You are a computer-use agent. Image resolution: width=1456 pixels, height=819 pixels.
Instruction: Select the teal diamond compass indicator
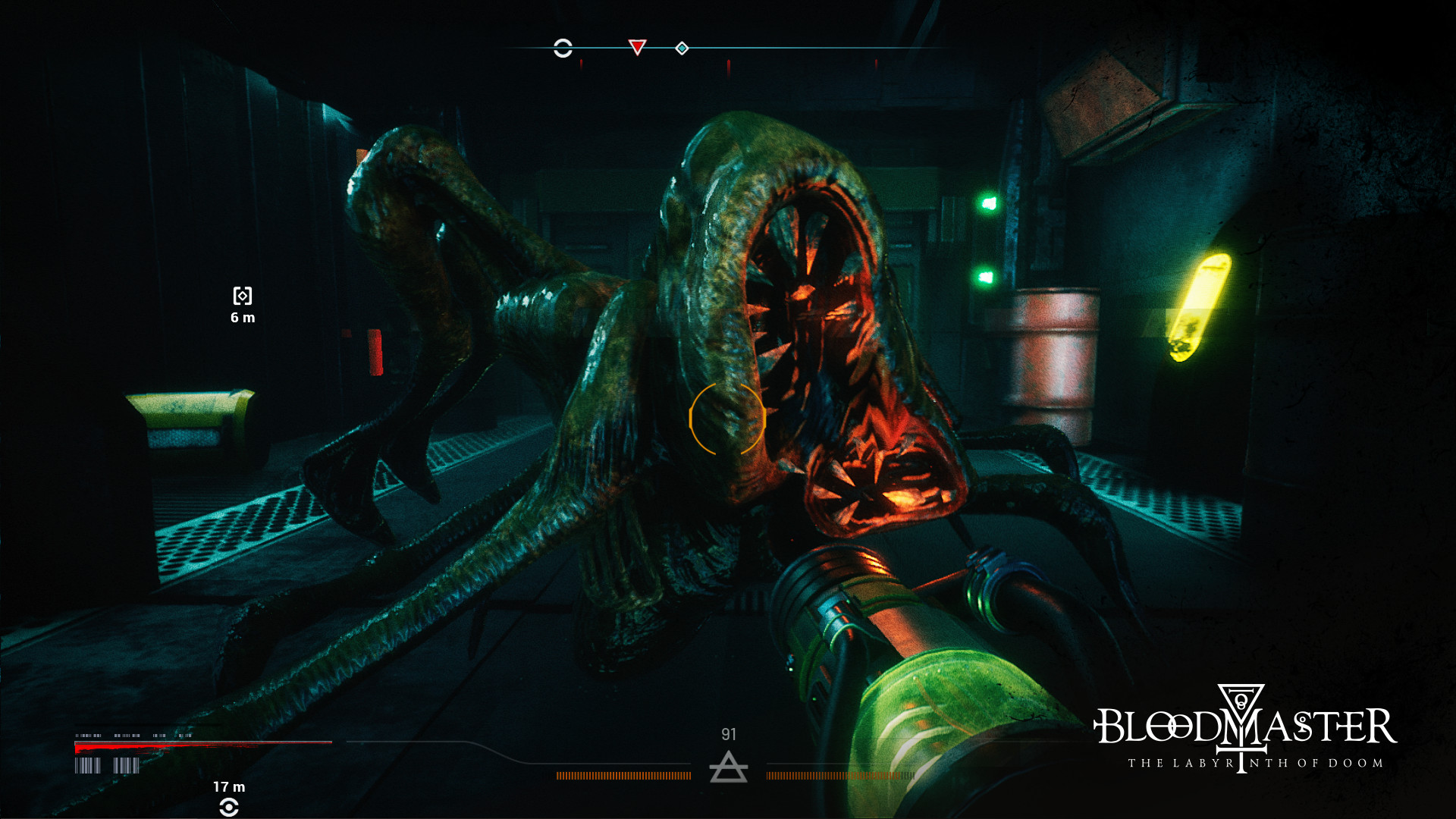[682, 48]
